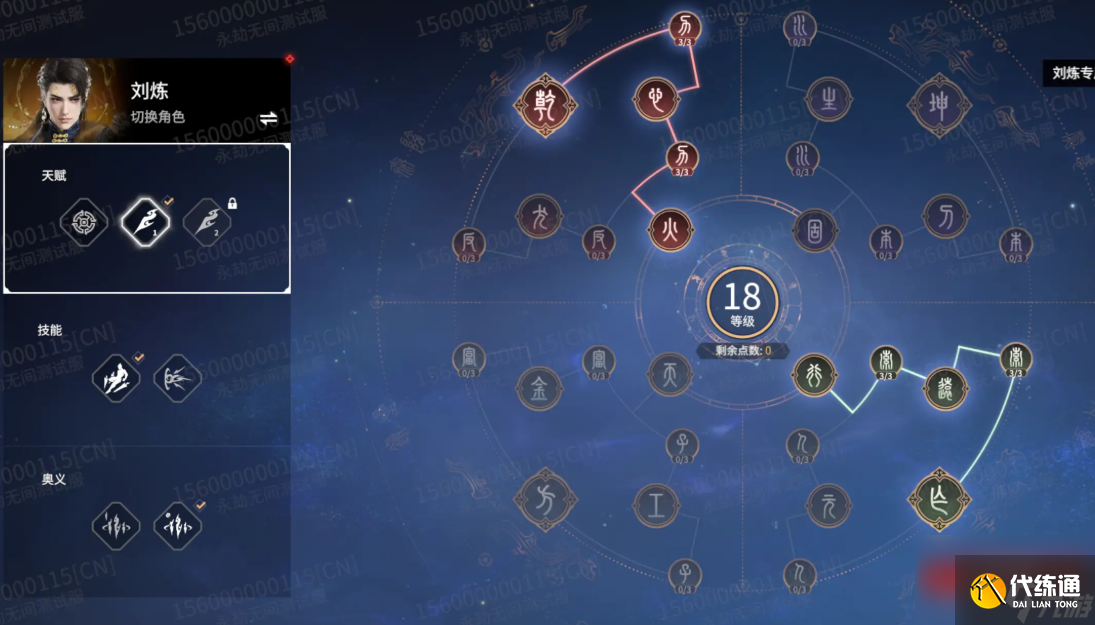The width and height of the screenshot is (1095, 625).
Task: Select the checked skill icon under 技能
Action: (x=116, y=378)
